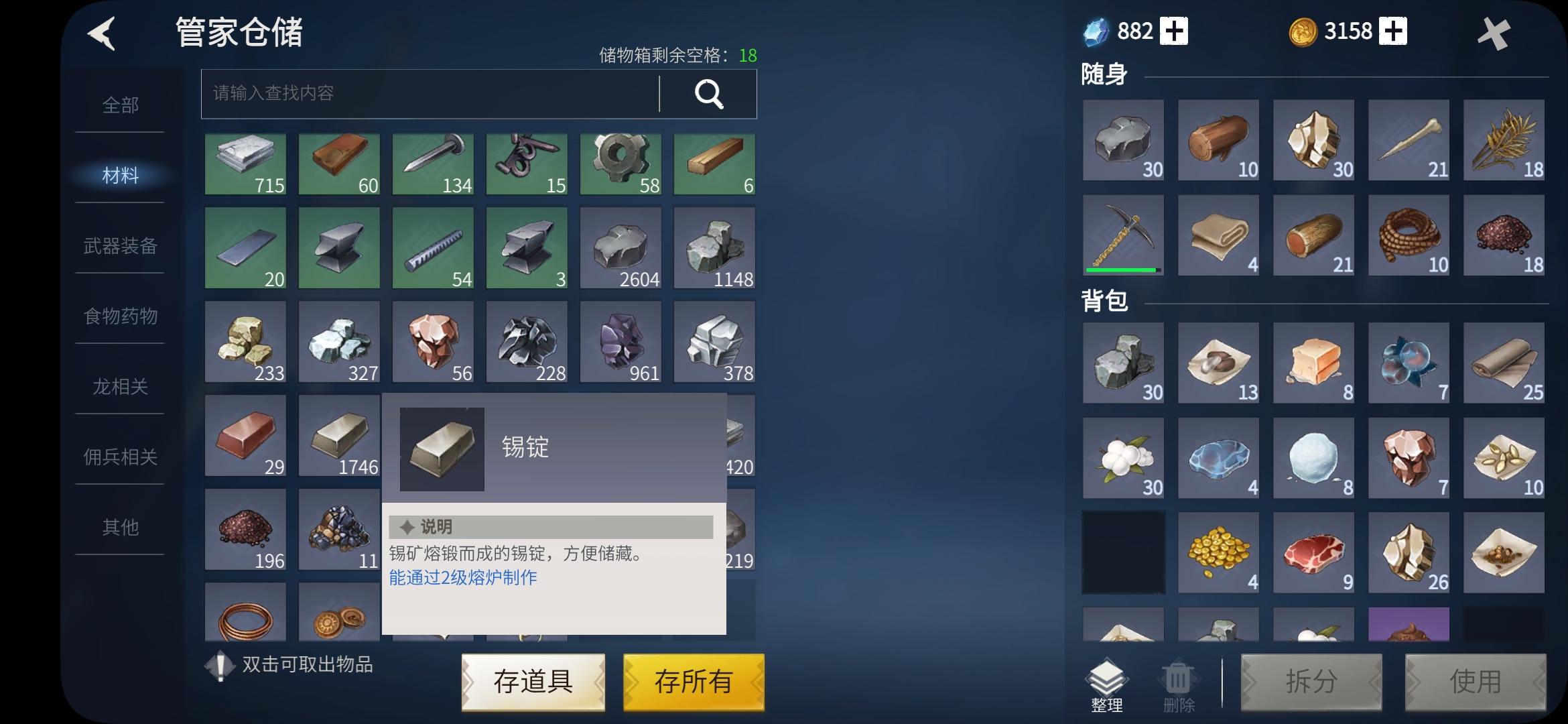The image size is (1568, 724).
Task: Switch to the 全部 tab
Action: click(x=119, y=105)
